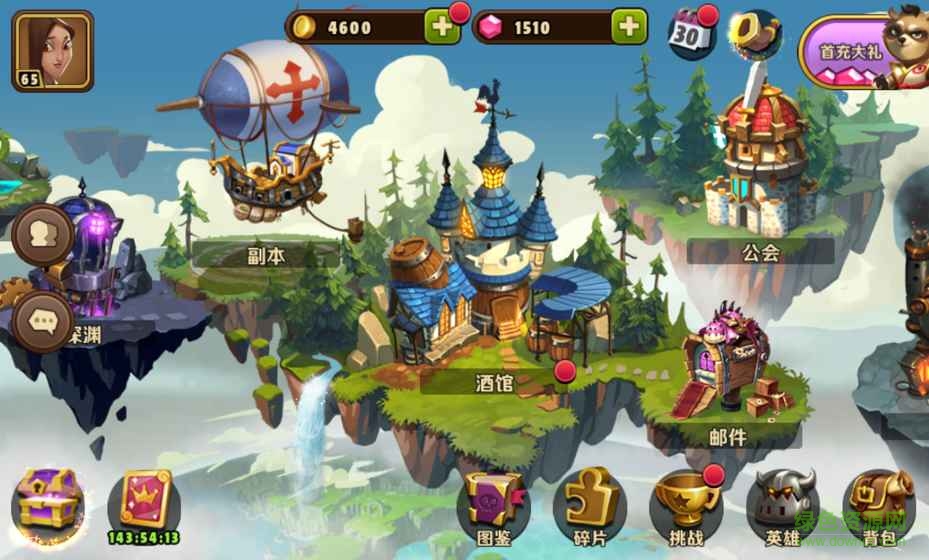
Task: Open the 背包 backpack inventory
Action: coord(879,505)
